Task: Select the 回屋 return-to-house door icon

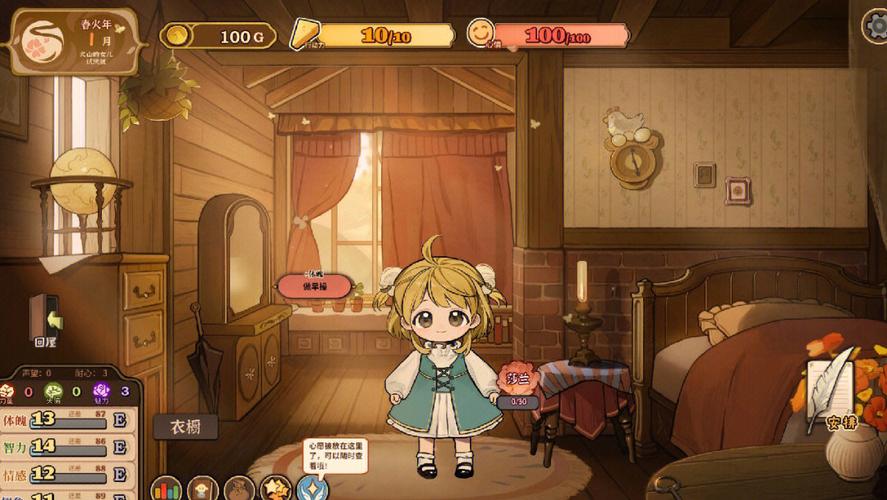Action: [x=45, y=319]
